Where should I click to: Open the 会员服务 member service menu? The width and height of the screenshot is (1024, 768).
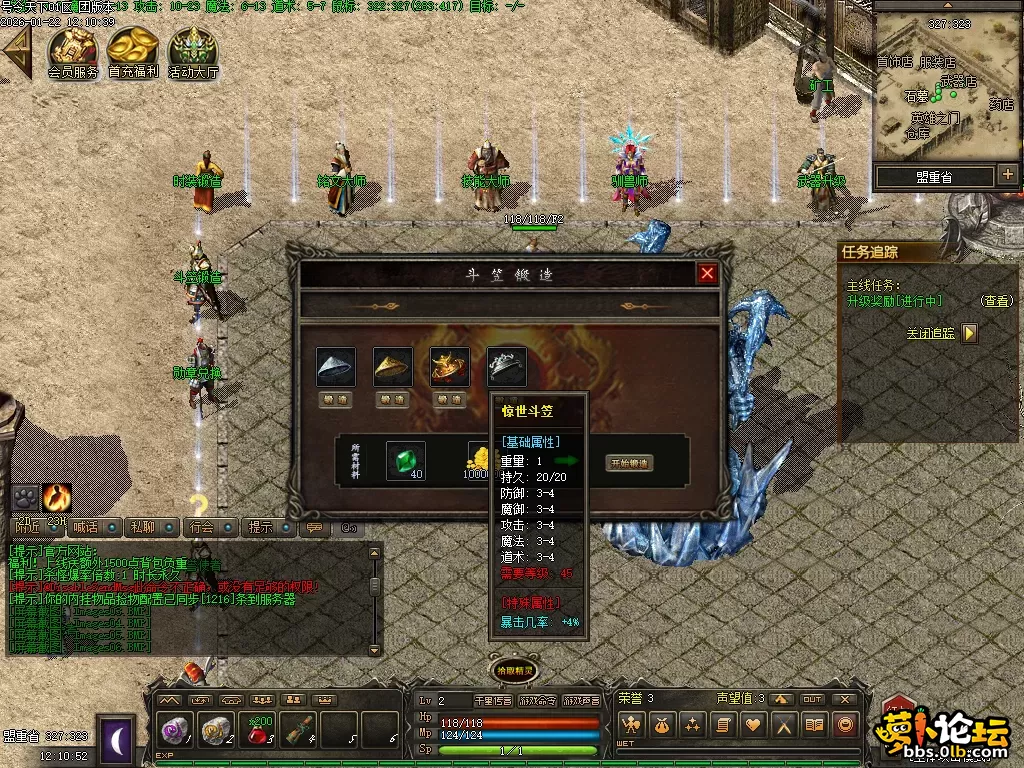click(73, 52)
